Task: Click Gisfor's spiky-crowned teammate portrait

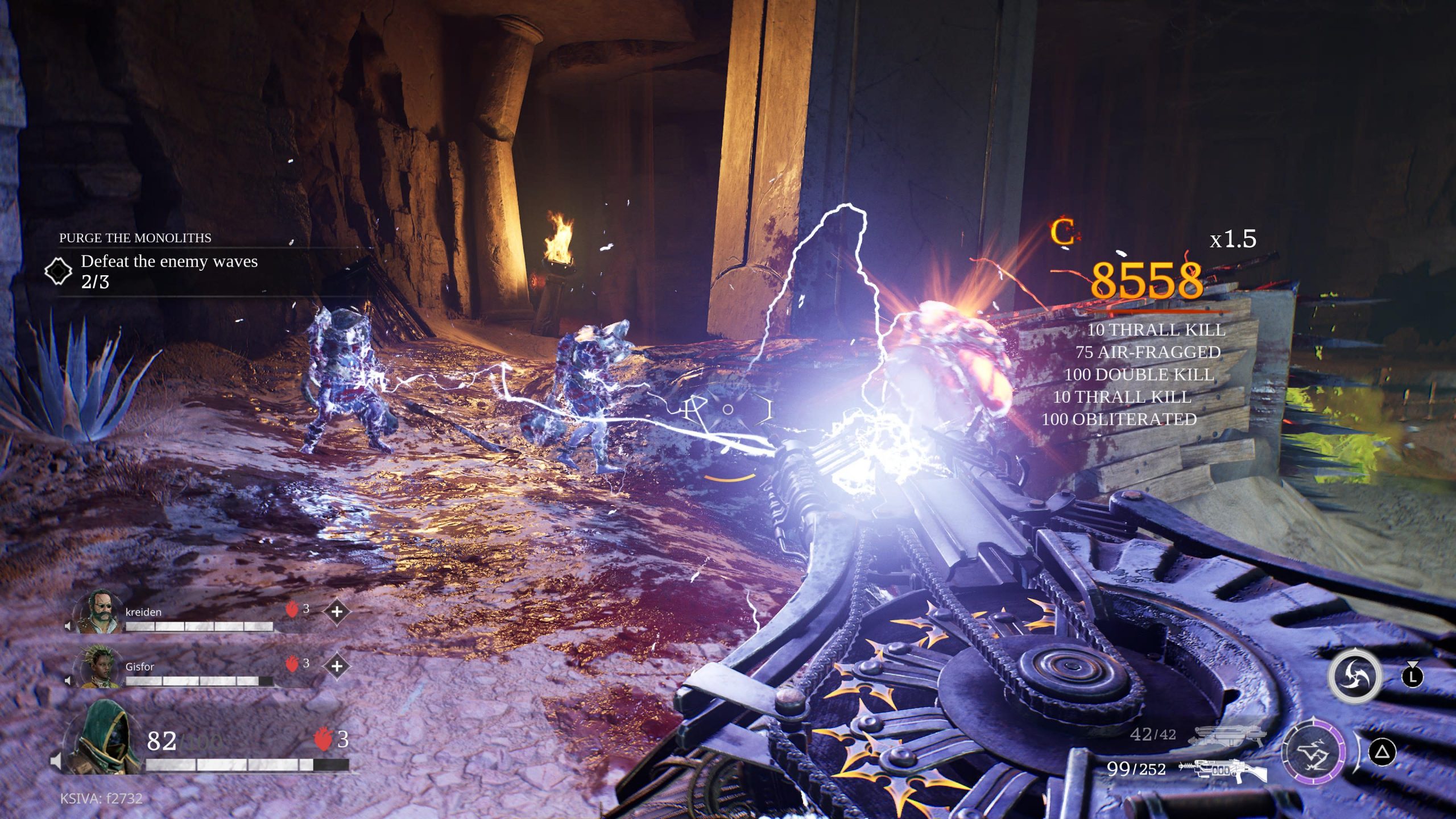Action: (x=100, y=667)
